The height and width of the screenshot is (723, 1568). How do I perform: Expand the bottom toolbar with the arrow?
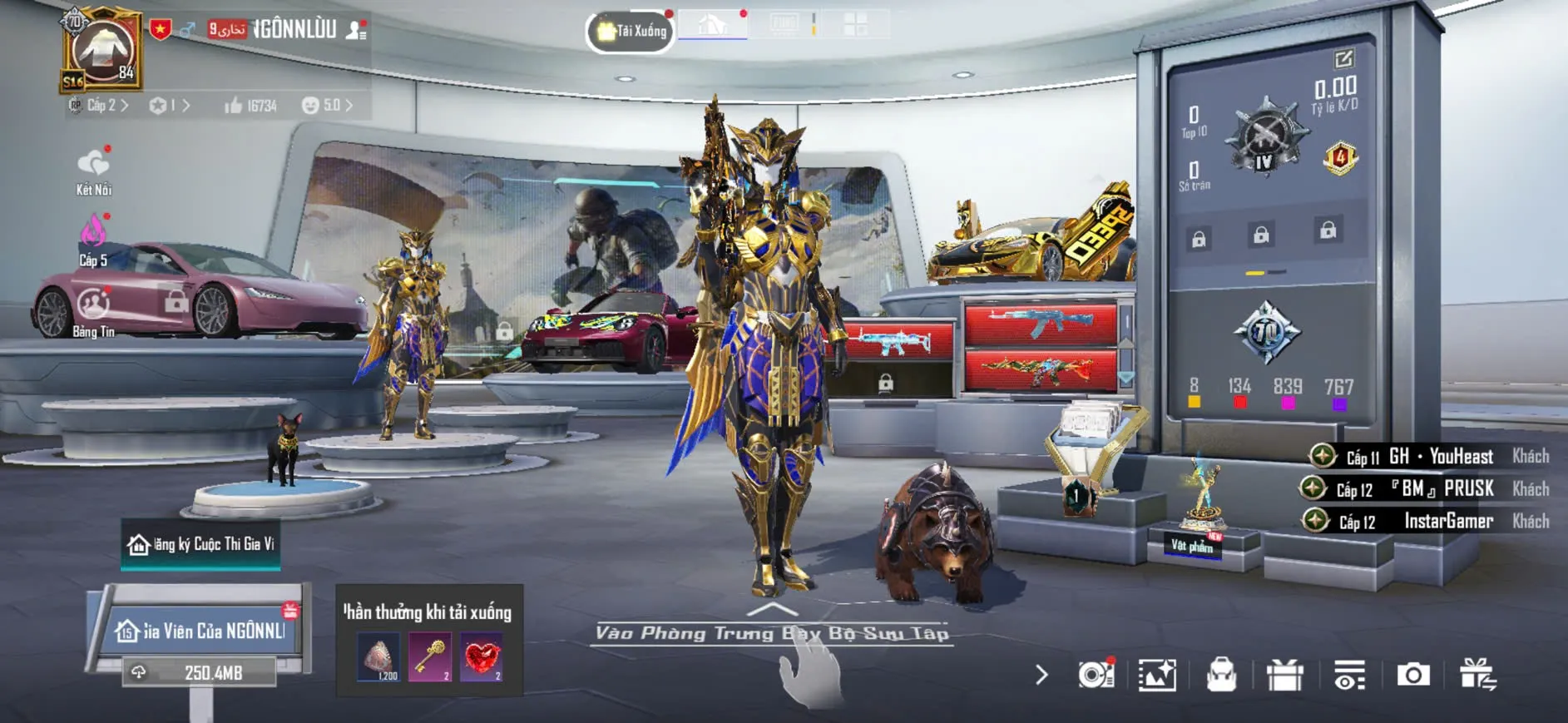coord(1041,675)
